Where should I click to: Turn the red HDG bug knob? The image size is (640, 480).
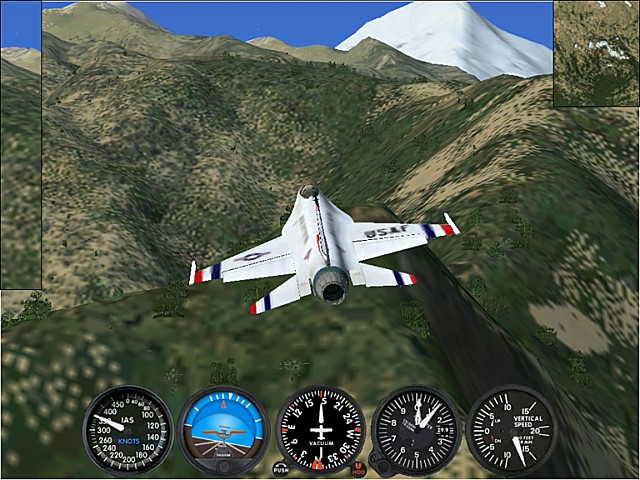pos(358,467)
